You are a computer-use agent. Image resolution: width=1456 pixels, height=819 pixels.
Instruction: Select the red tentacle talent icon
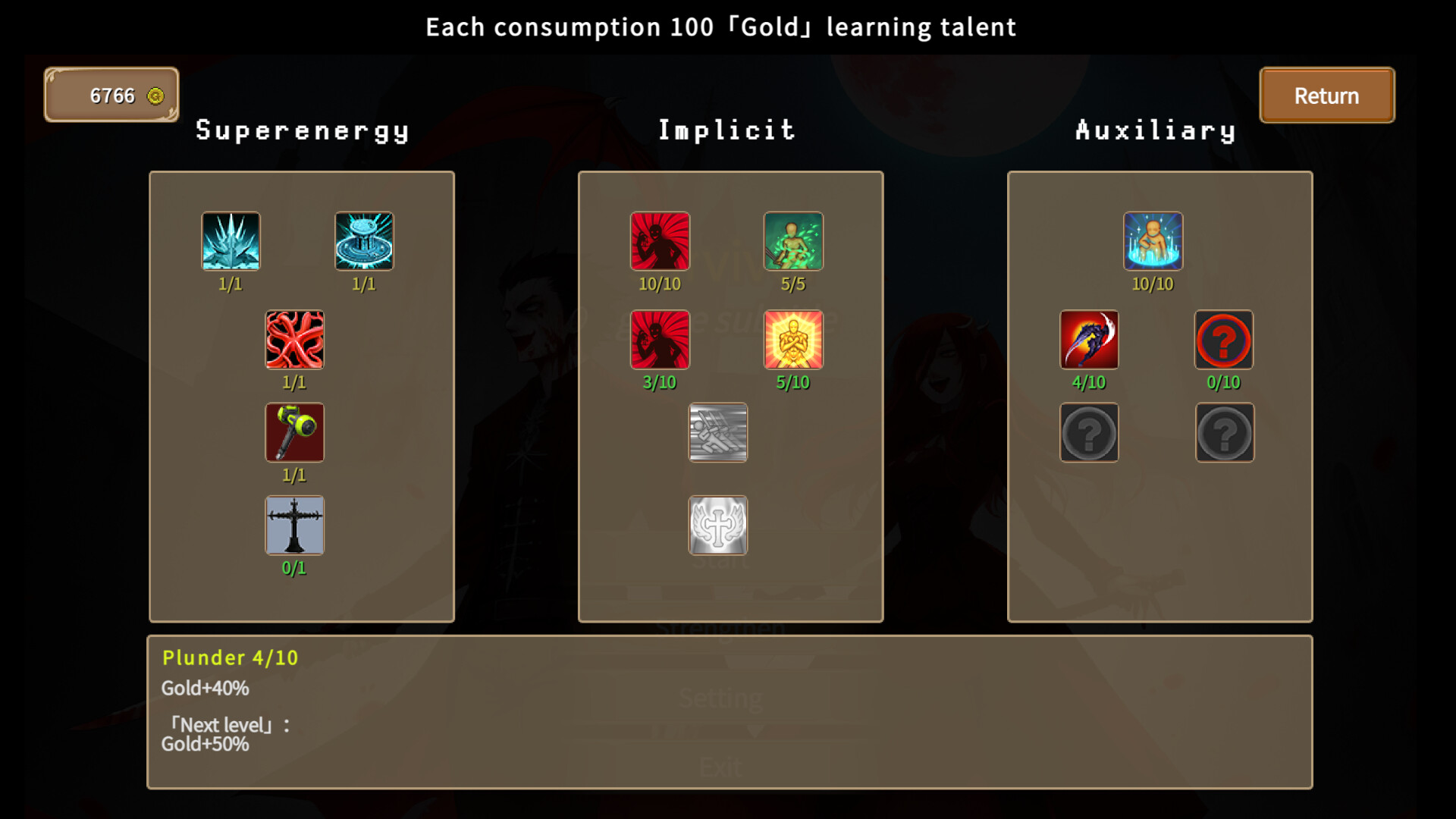pyautogui.click(x=294, y=340)
